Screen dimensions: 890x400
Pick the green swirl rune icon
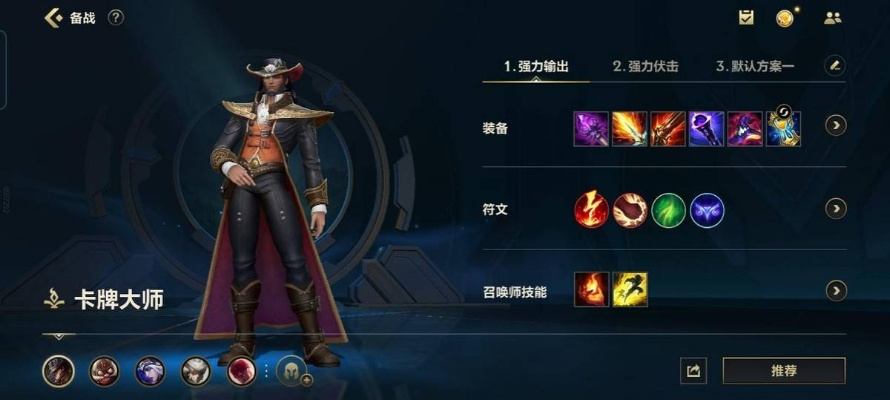click(669, 210)
